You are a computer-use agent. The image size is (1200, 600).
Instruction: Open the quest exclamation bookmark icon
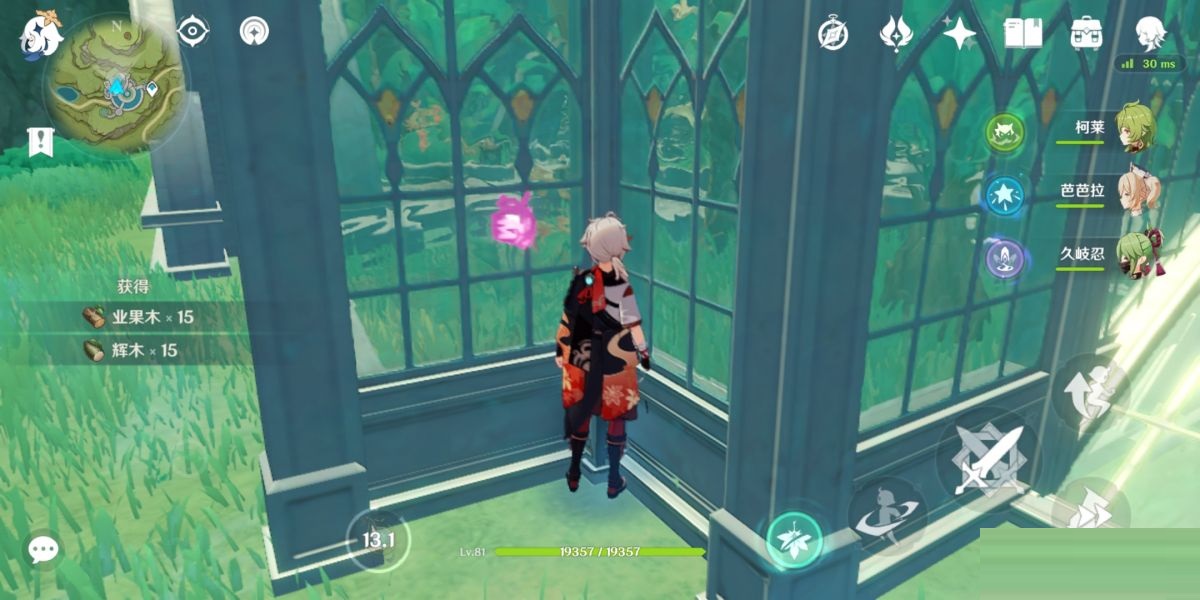click(41, 142)
